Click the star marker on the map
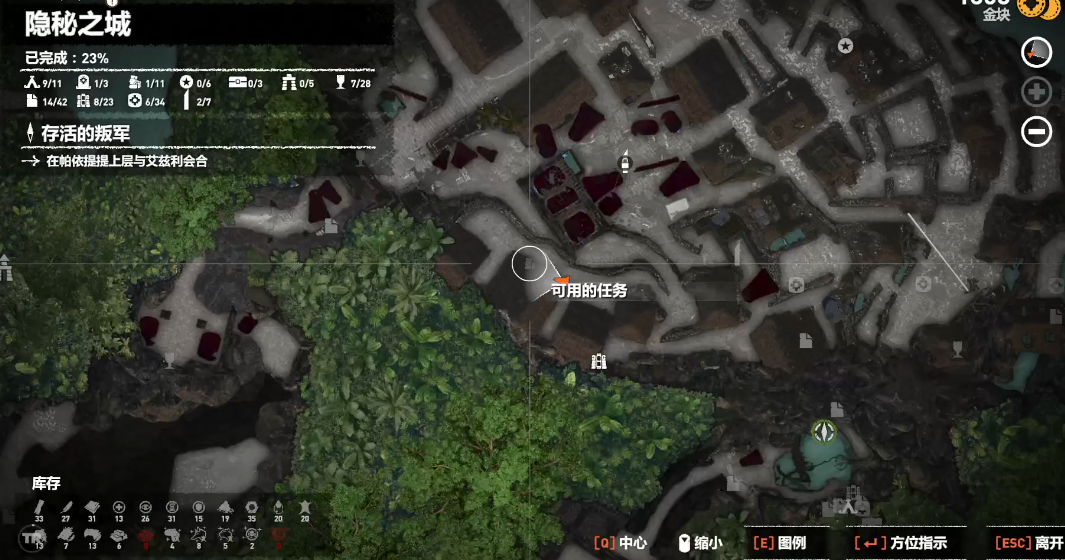Screen dimensions: 1065x560 pos(845,45)
